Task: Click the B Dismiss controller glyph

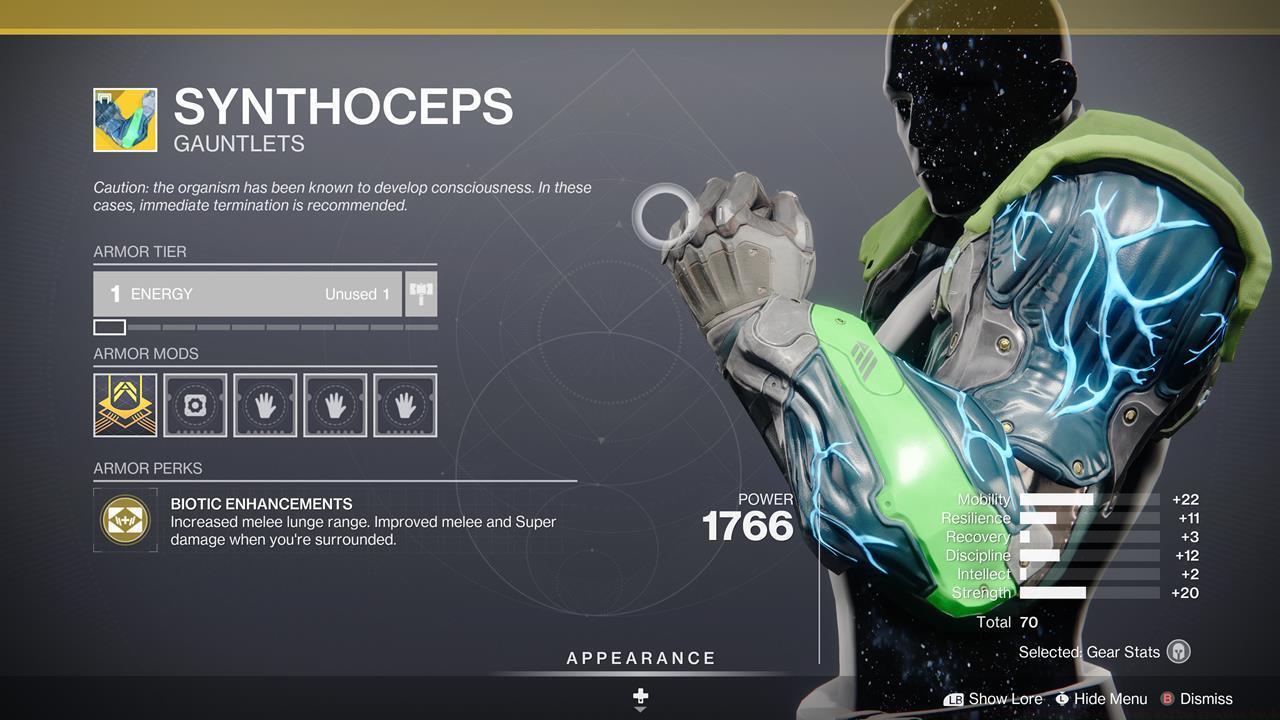Action: pos(1166,699)
